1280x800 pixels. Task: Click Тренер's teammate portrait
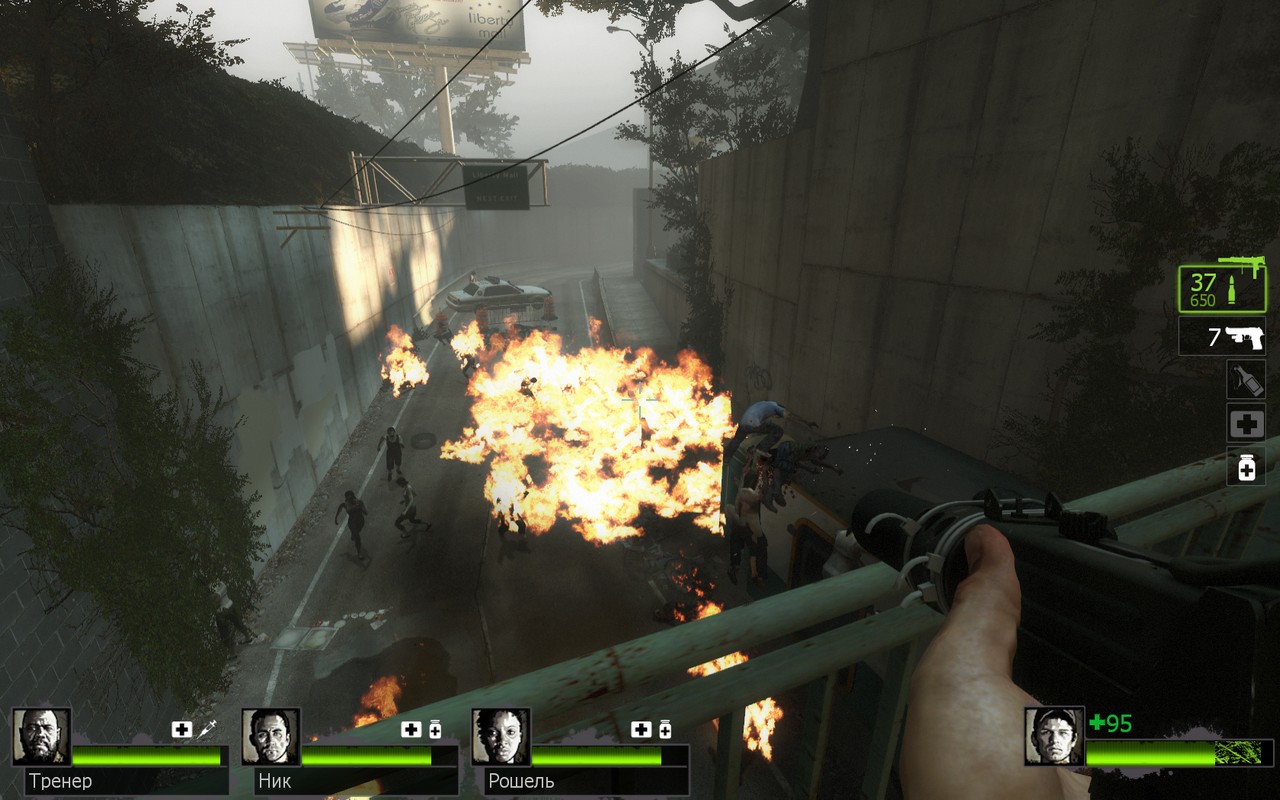tap(41, 737)
